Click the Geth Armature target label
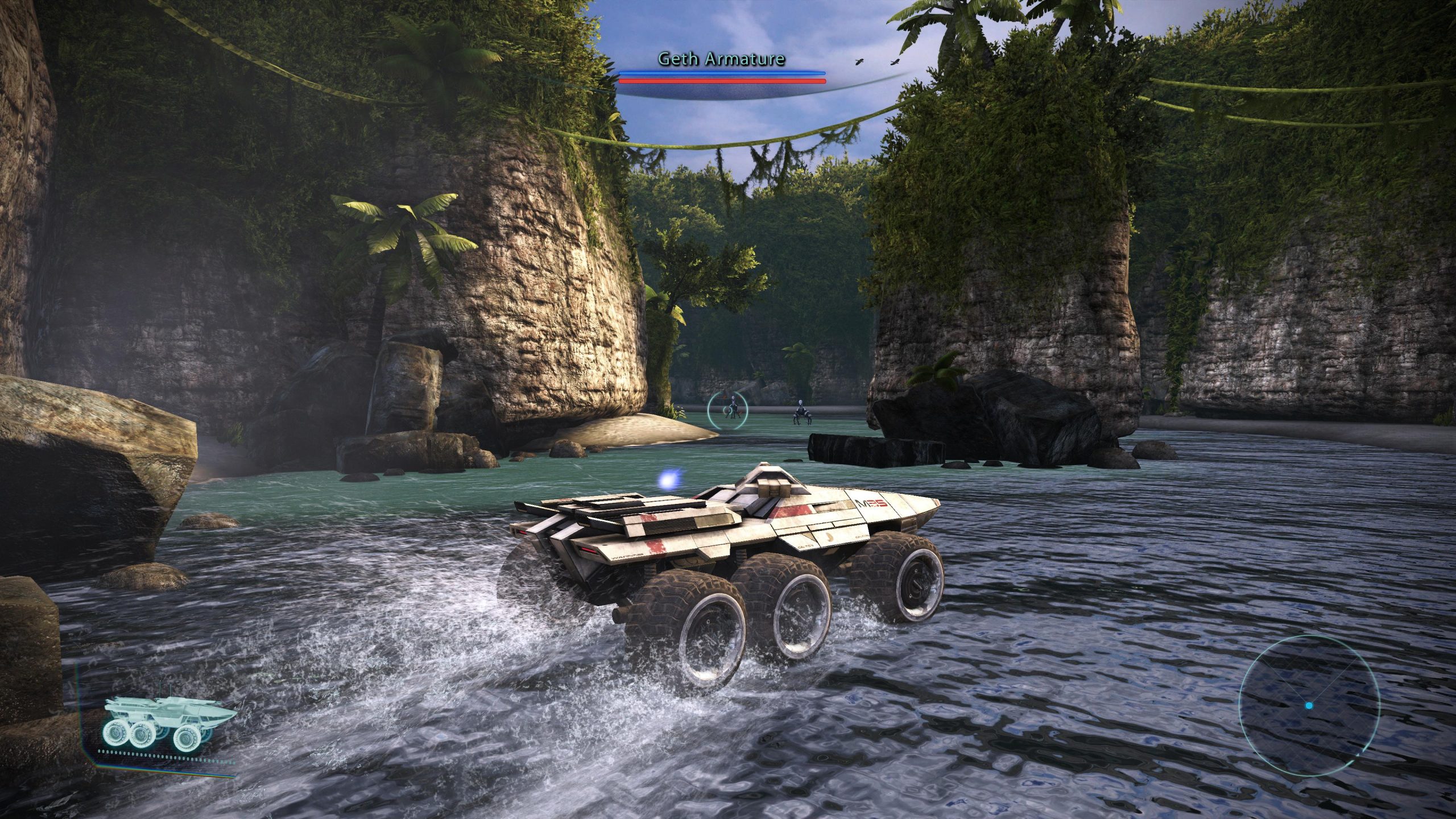The image size is (1456, 819). (721, 59)
